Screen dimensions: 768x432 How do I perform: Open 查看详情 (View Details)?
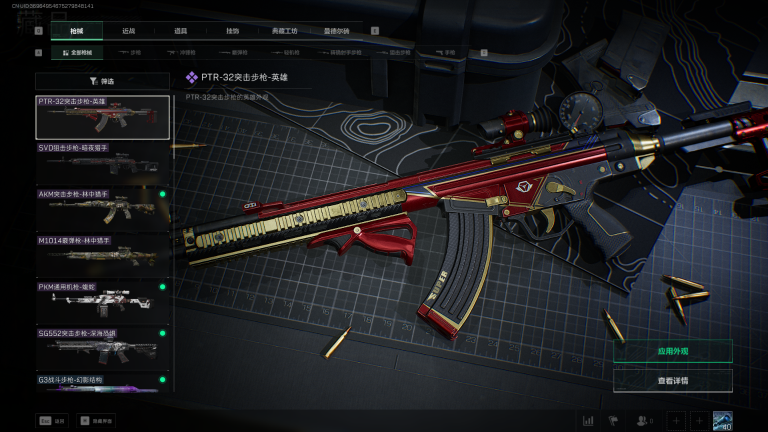(x=672, y=381)
